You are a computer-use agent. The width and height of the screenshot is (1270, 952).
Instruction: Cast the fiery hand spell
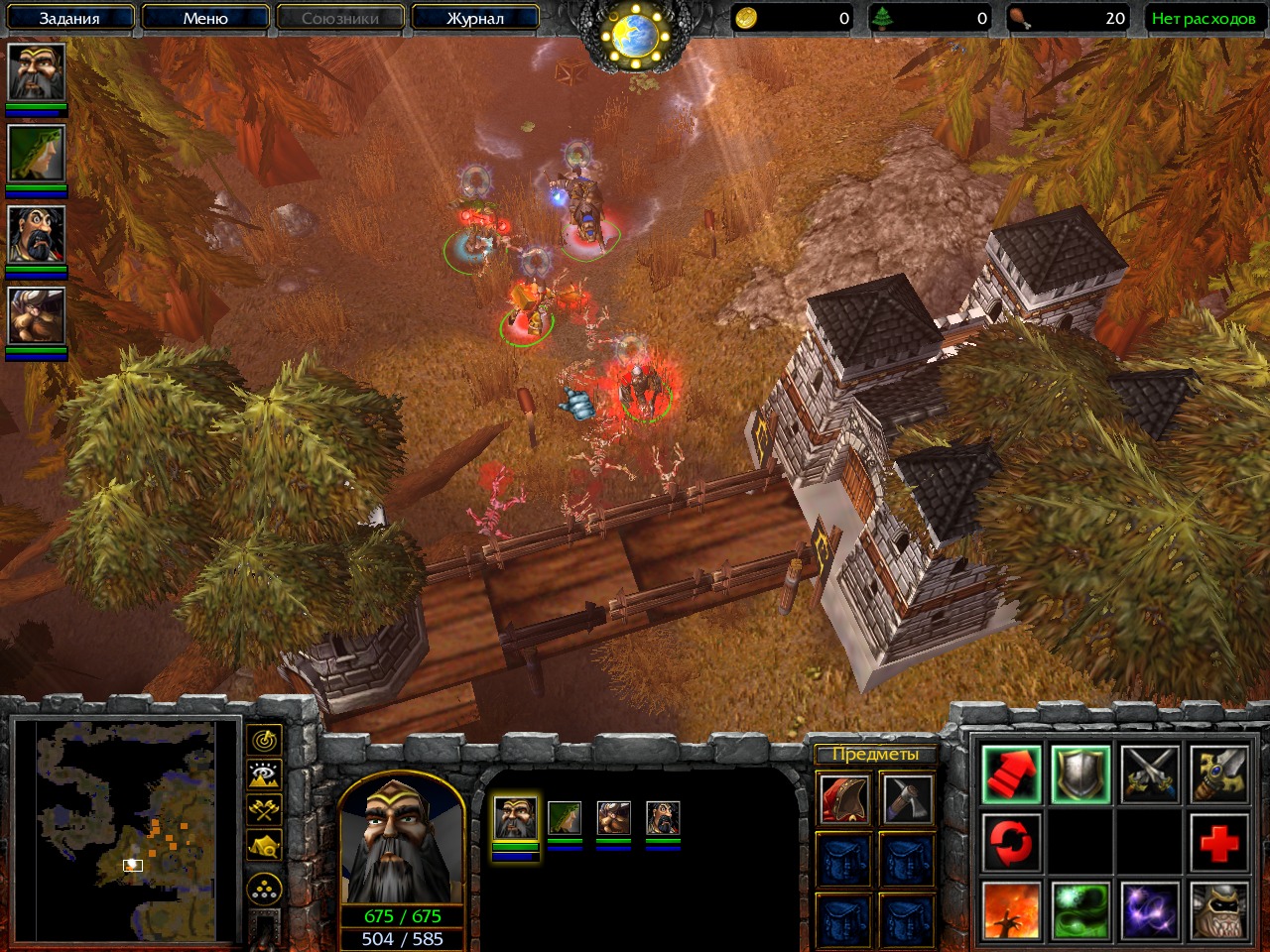coord(1011,910)
